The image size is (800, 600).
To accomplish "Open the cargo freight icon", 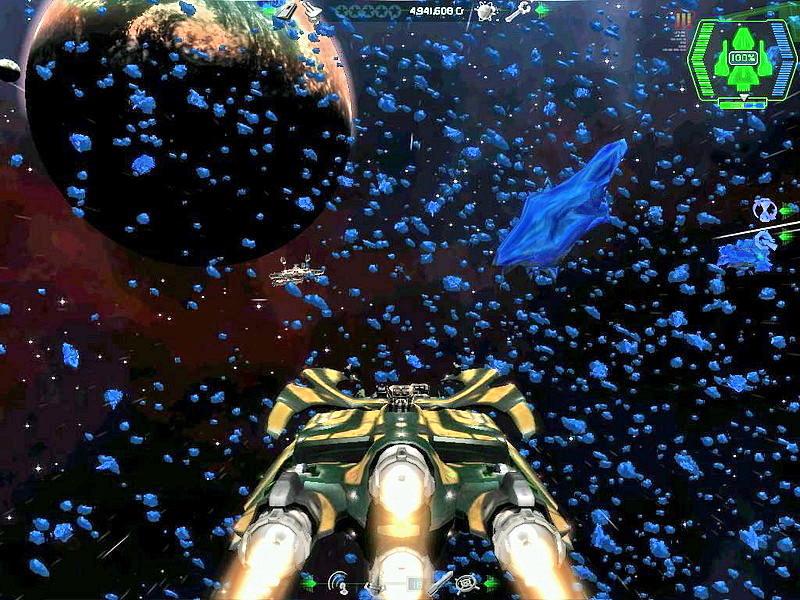I will pos(289,11).
